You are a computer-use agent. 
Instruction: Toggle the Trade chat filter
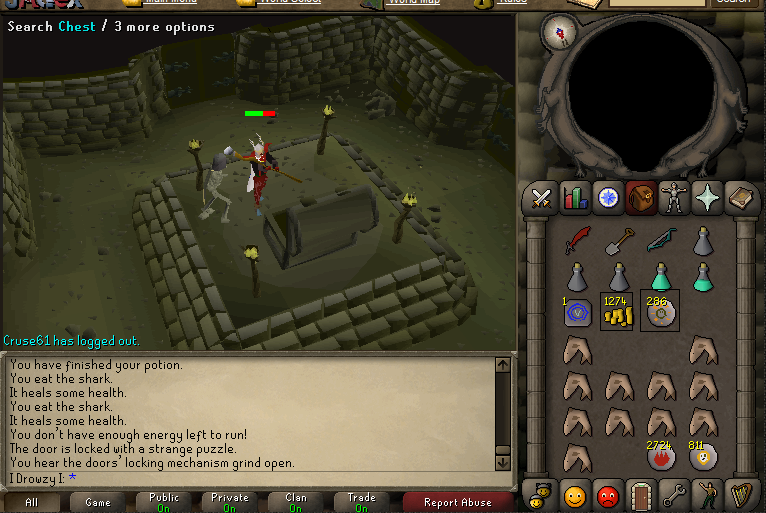(x=361, y=502)
